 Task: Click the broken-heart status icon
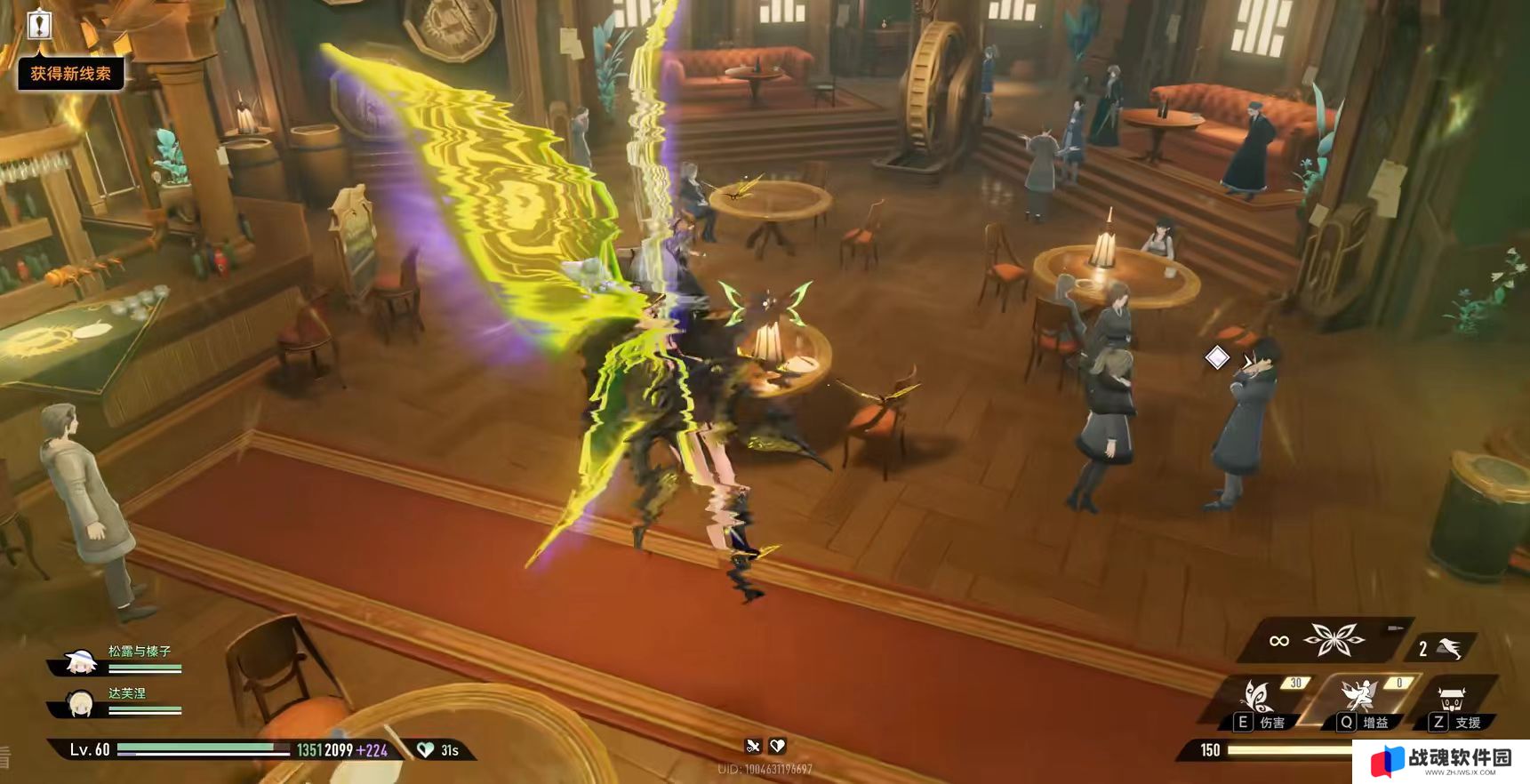777,746
